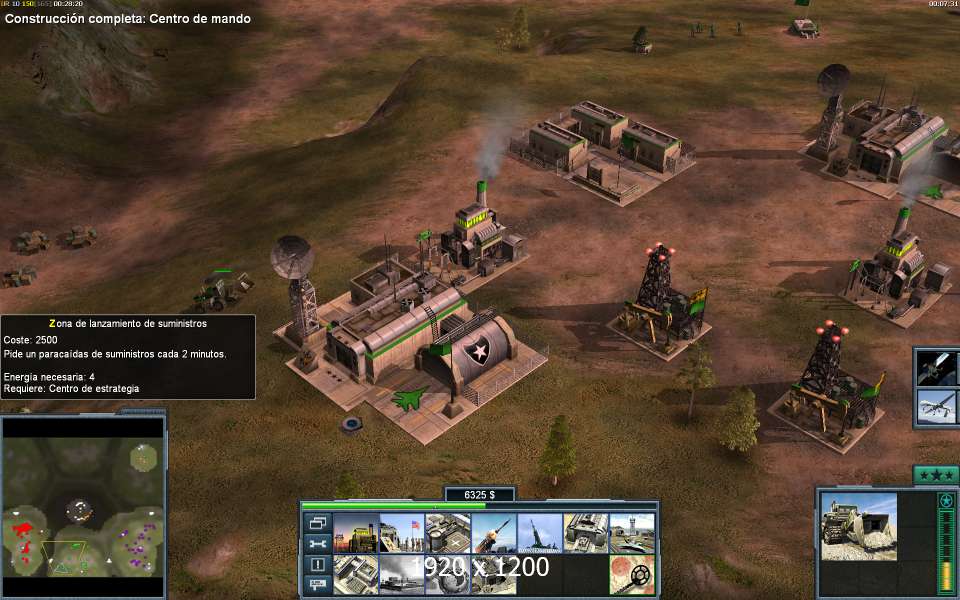Select the Barracks build icon with flag
The width and height of the screenshot is (960, 600).
(x=401, y=533)
